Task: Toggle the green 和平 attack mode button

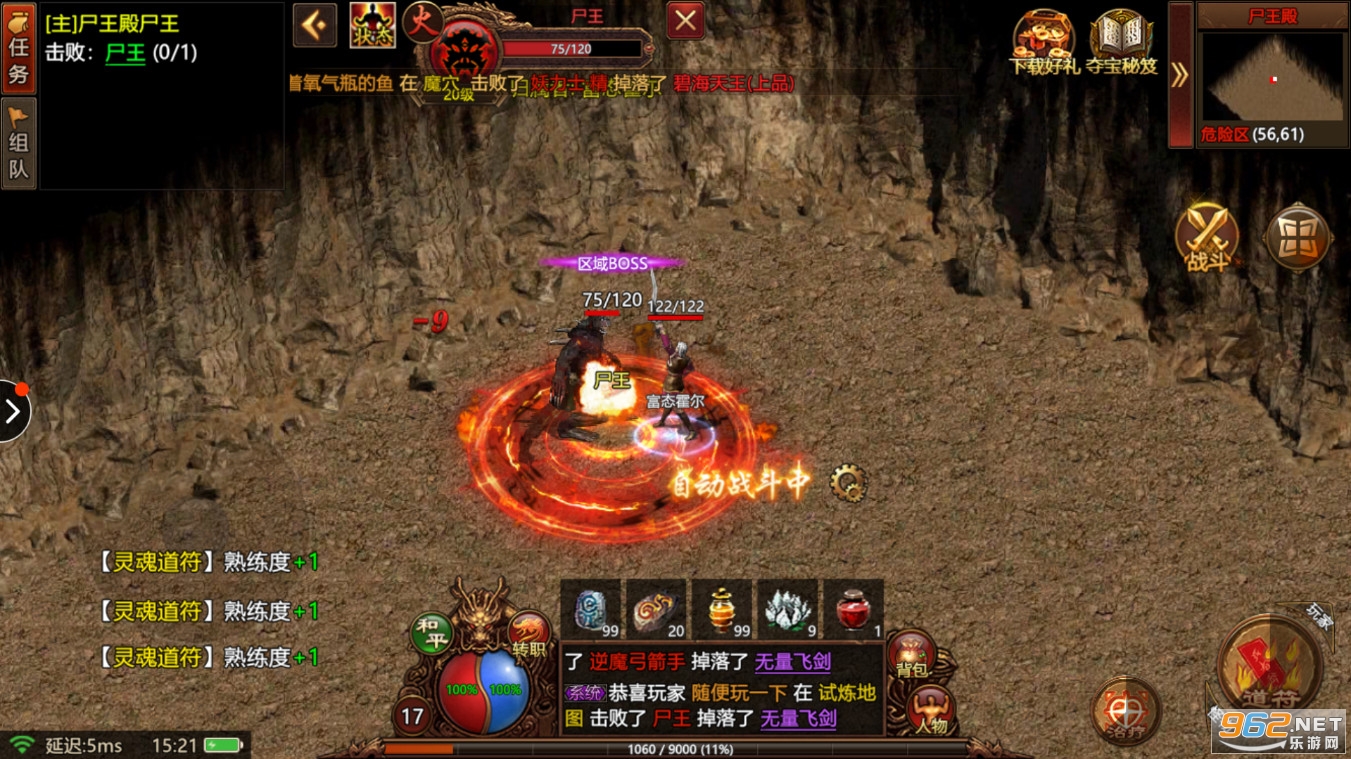Action: (x=432, y=633)
